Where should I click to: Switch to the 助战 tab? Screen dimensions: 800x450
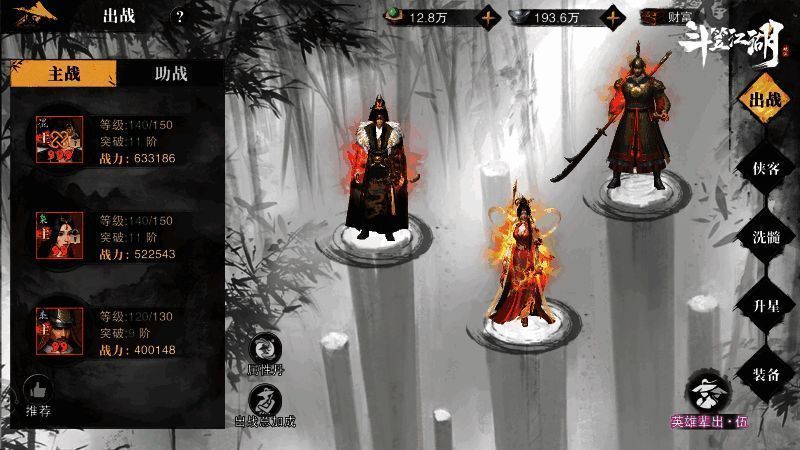click(169, 73)
